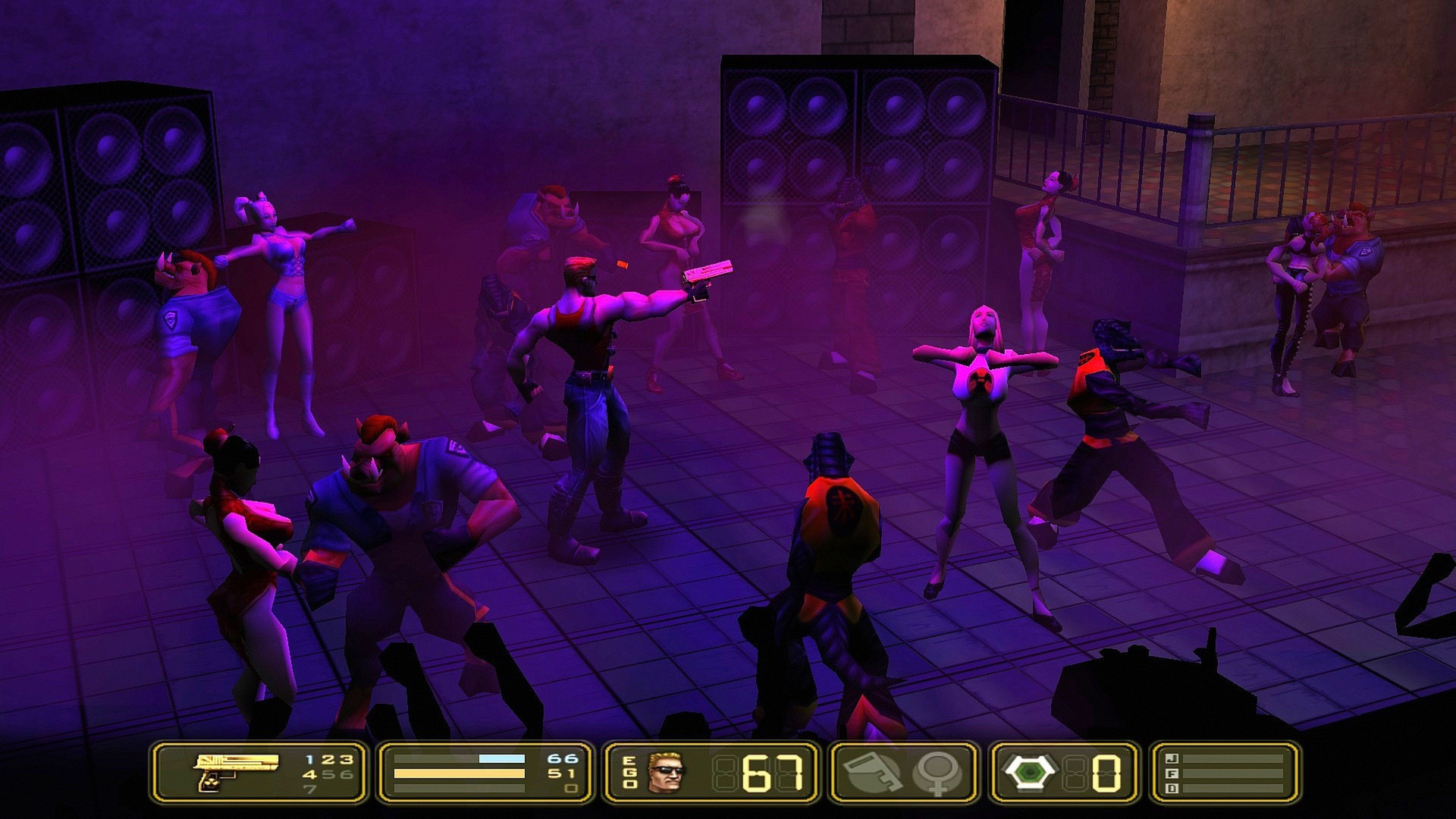Select the green hexagon nuke icon

tap(1029, 772)
